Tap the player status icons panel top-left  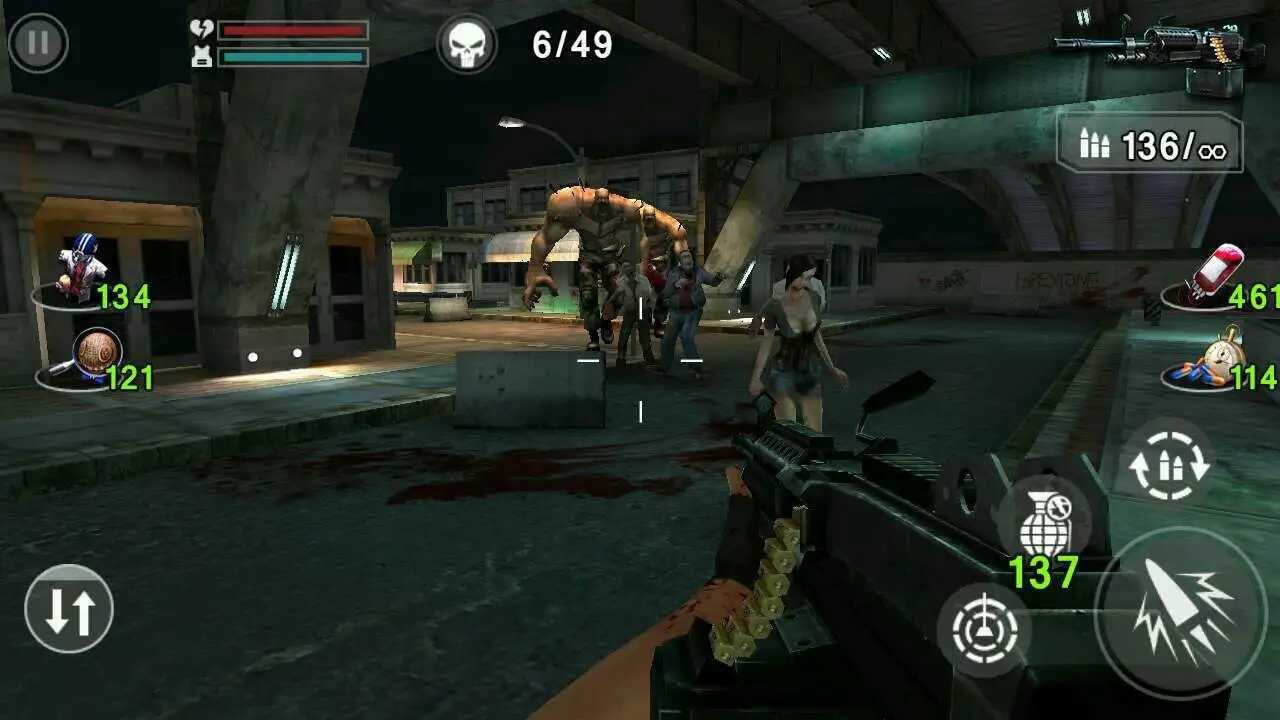click(x=200, y=42)
